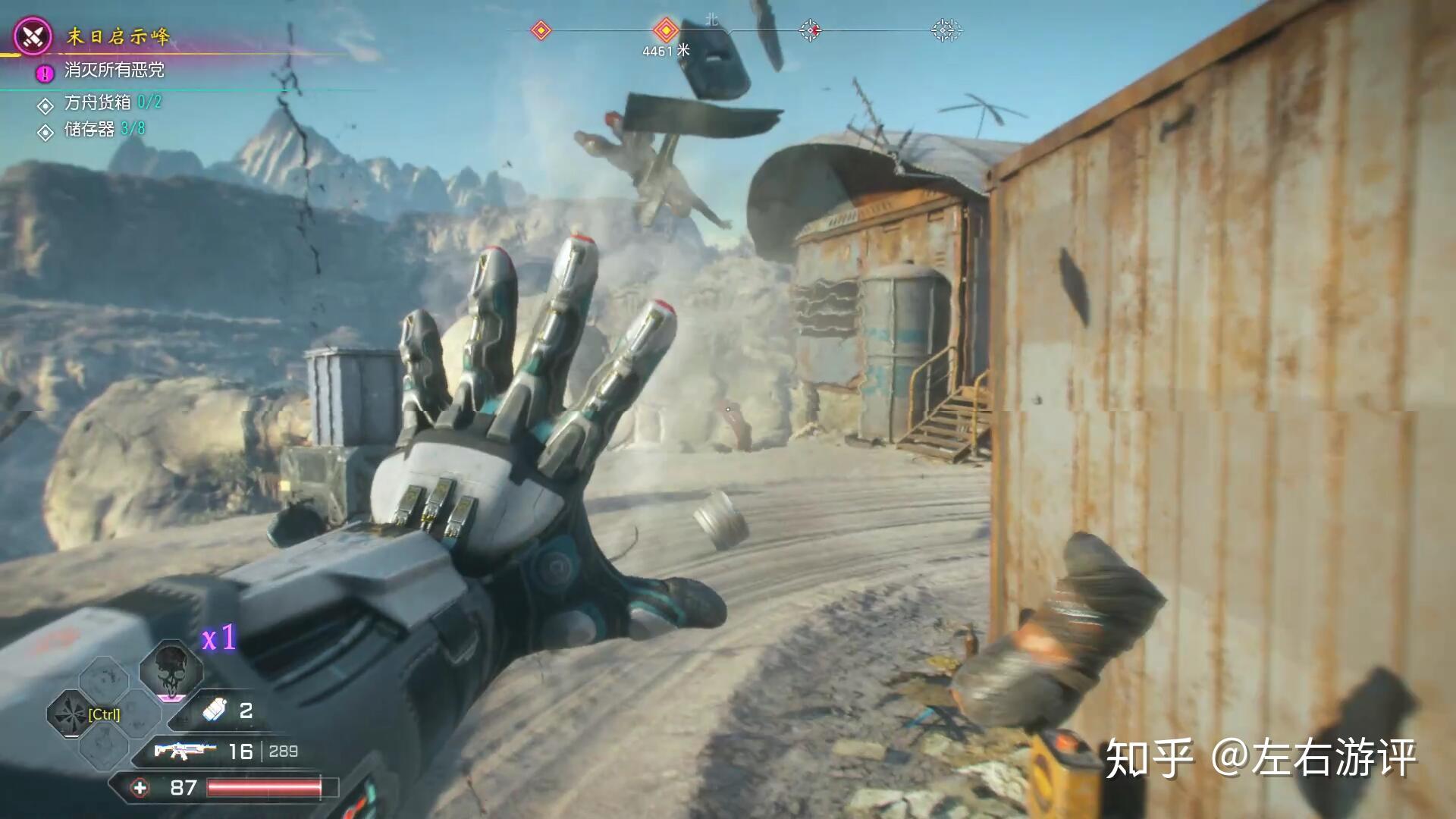Select the 消灭所有恶党 objective
Screen dimensions: 1456x819
(114, 71)
